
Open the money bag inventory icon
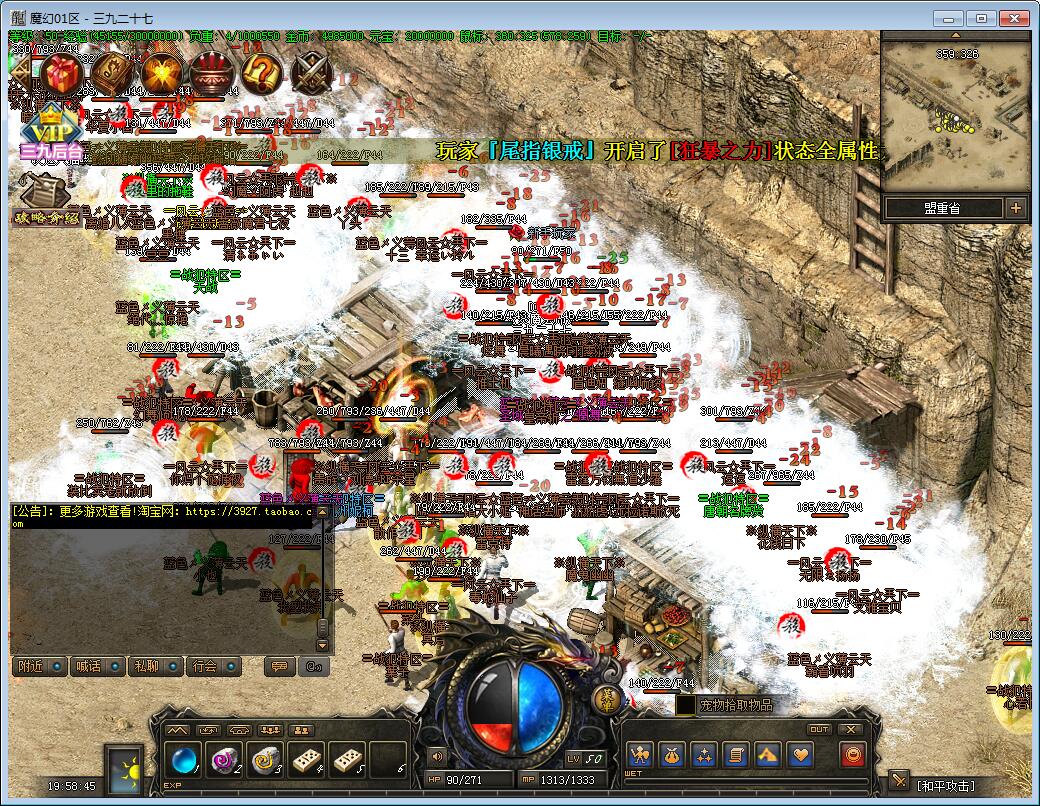[x=671, y=756]
